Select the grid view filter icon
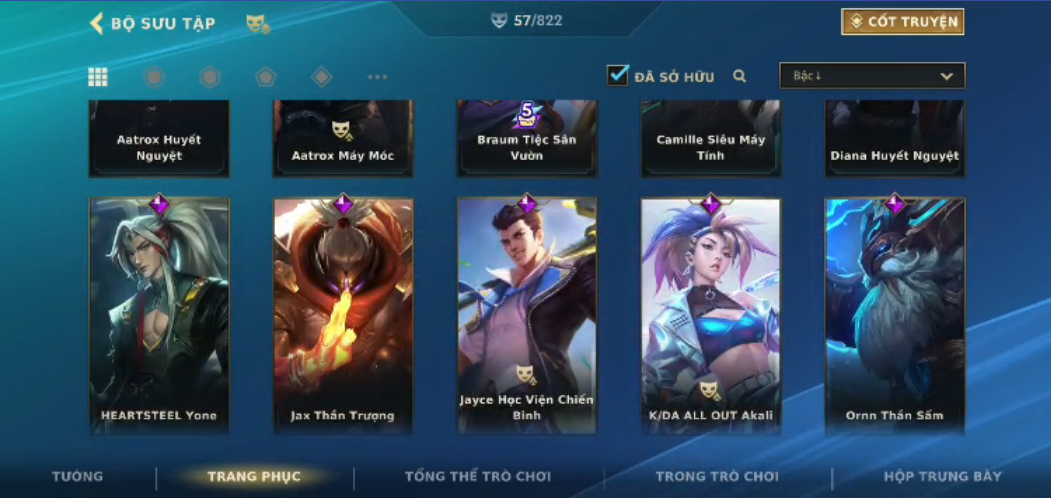Screen dimensions: 1051x498 point(98,77)
